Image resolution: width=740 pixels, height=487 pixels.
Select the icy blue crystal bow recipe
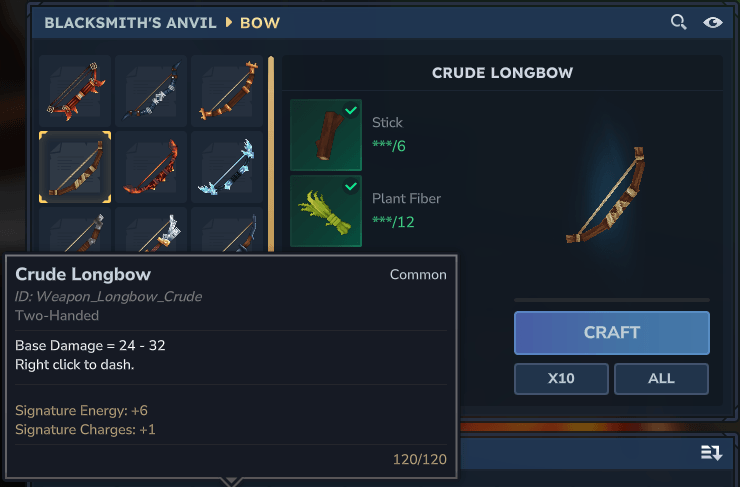pyautogui.click(x=227, y=165)
